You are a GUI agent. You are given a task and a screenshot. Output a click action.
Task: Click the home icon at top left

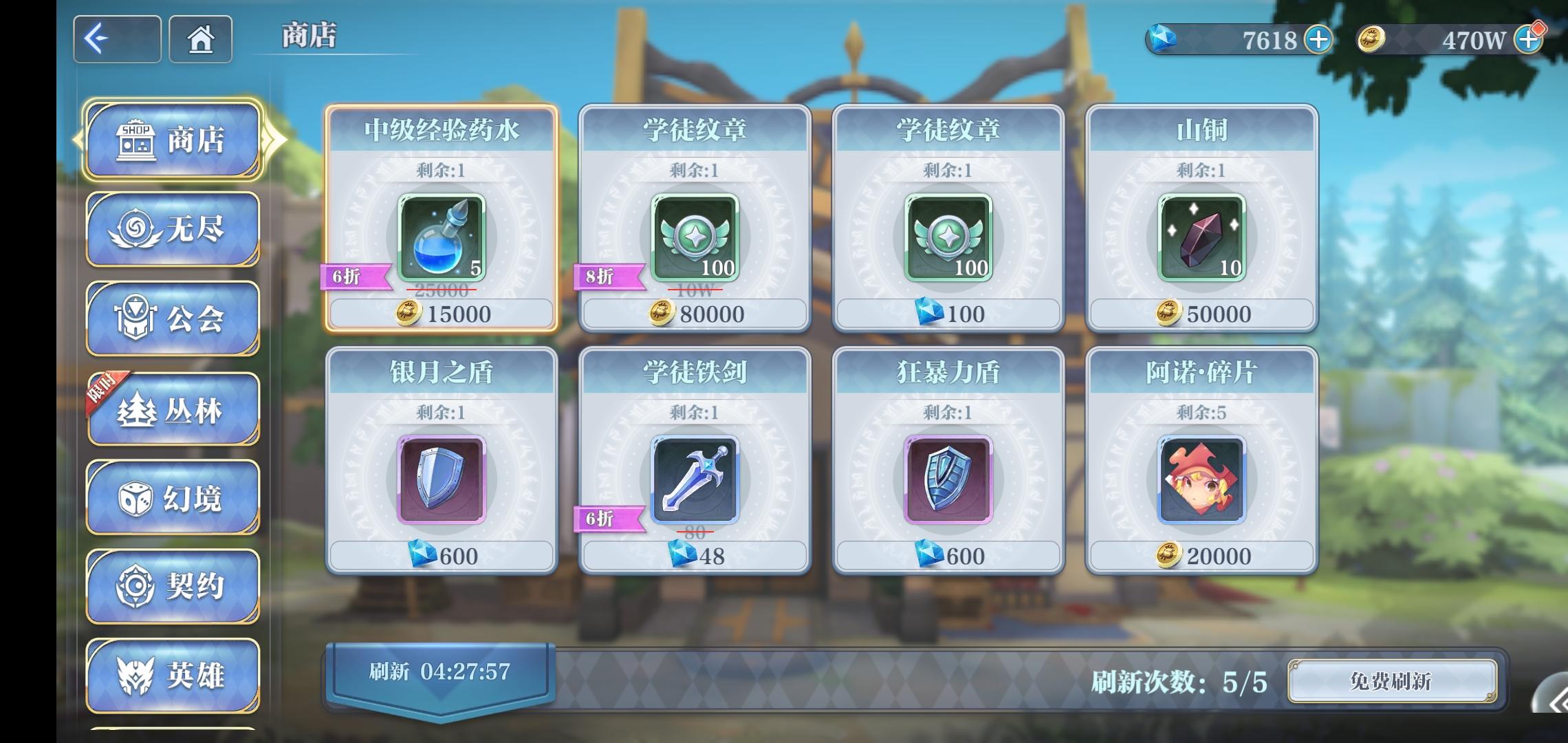tap(199, 39)
